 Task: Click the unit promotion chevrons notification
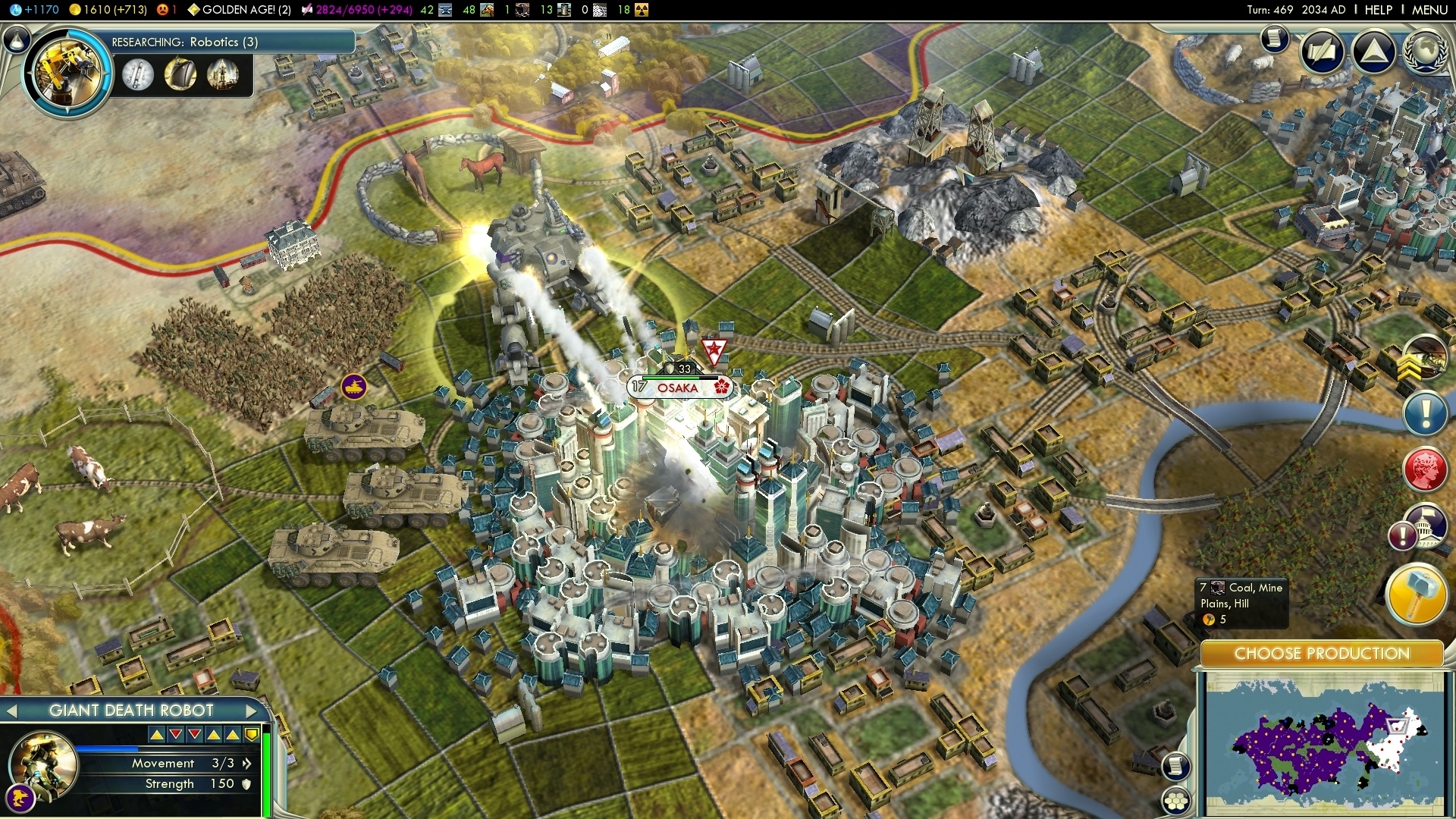click(x=1423, y=359)
